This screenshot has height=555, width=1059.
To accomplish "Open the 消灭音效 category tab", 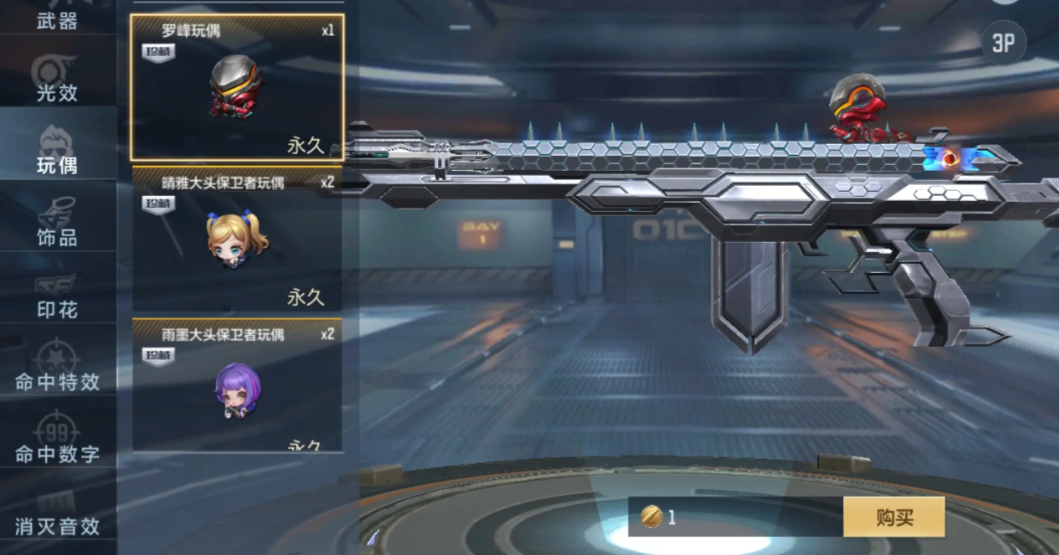I will point(57,513).
